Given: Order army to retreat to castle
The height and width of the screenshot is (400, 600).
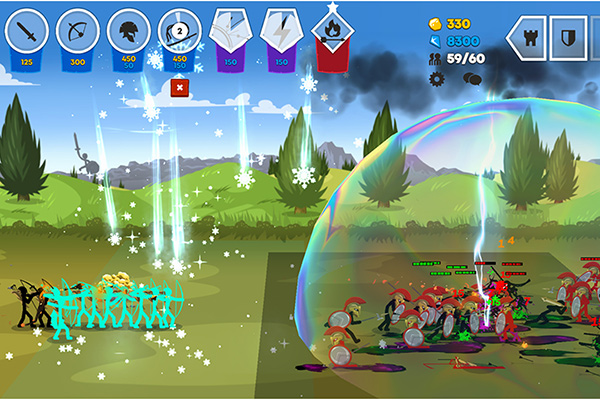Looking at the screenshot, I should [526, 38].
